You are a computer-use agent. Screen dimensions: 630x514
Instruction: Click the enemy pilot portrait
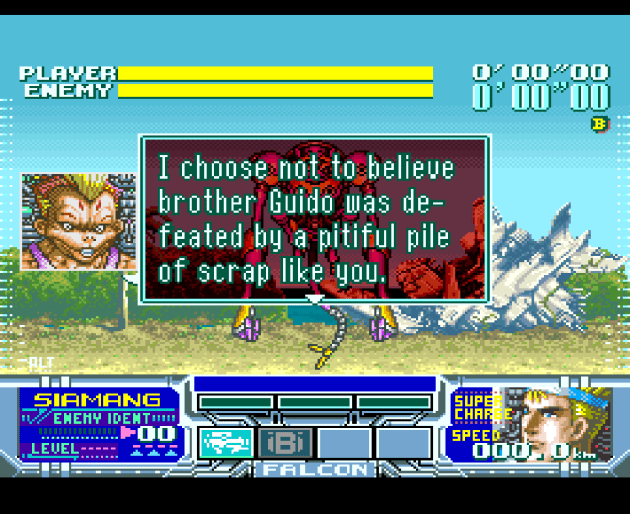(78, 221)
